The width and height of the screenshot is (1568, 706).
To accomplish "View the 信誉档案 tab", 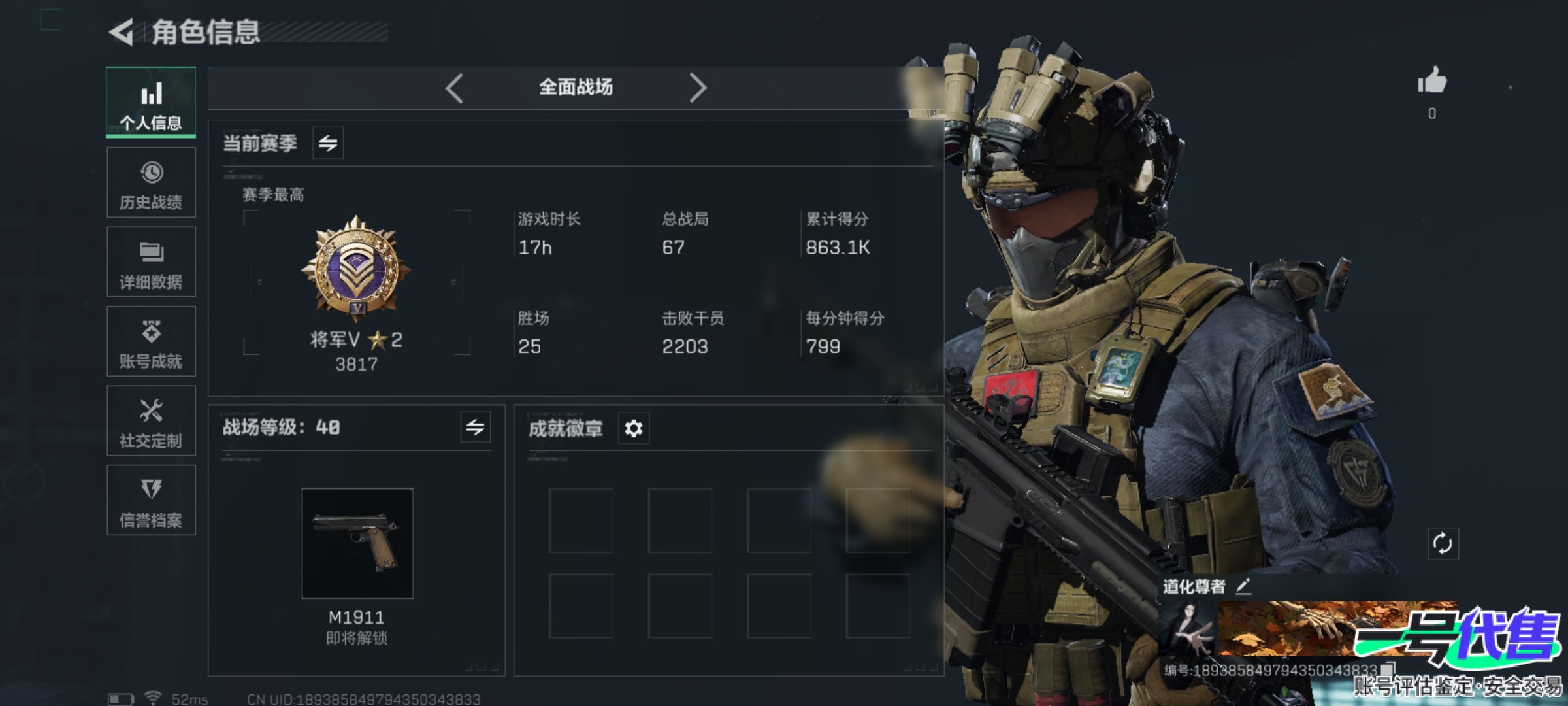I will click(151, 500).
